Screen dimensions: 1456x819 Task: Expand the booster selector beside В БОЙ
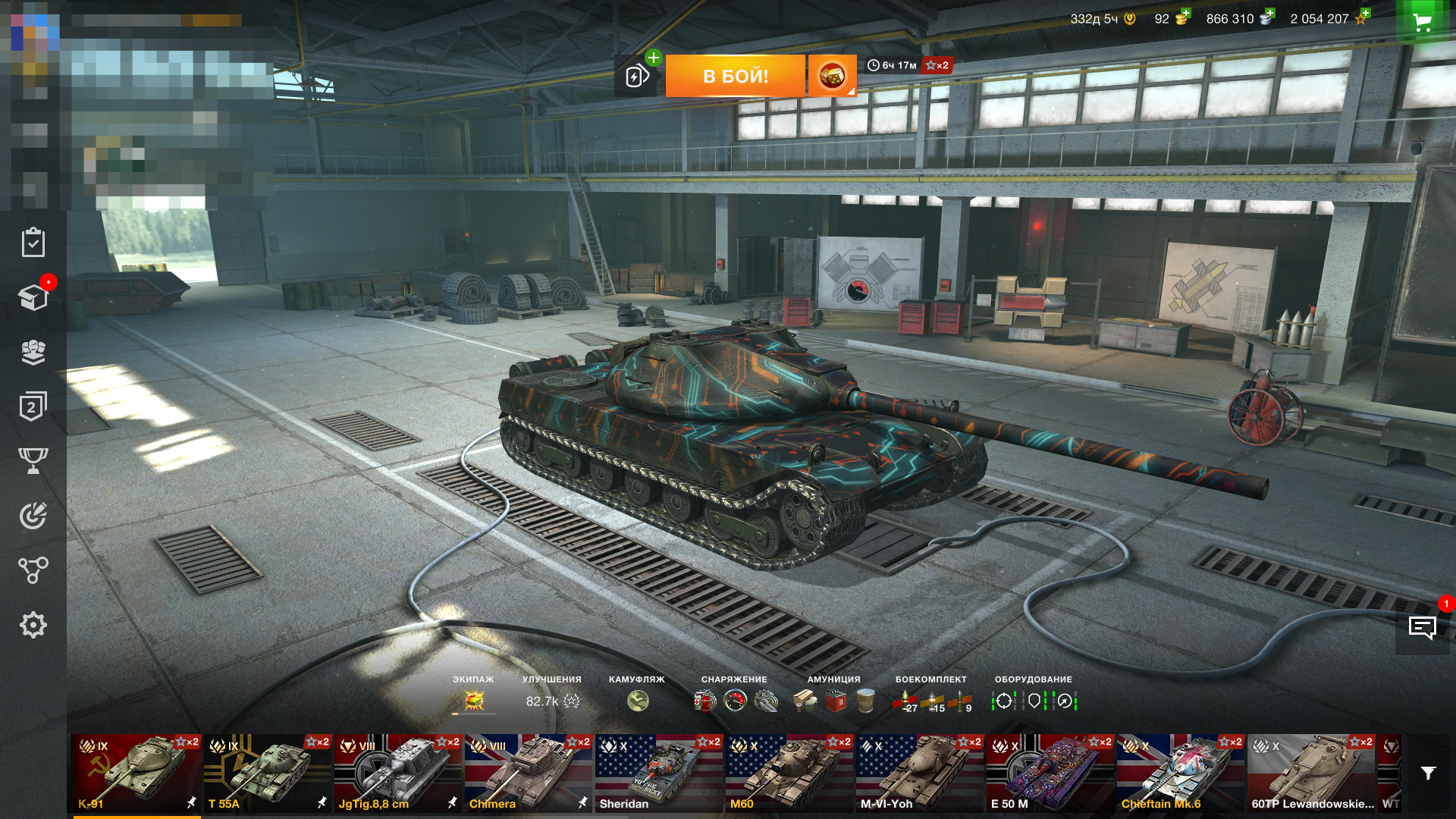pyautogui.click(x=635, y=76)
